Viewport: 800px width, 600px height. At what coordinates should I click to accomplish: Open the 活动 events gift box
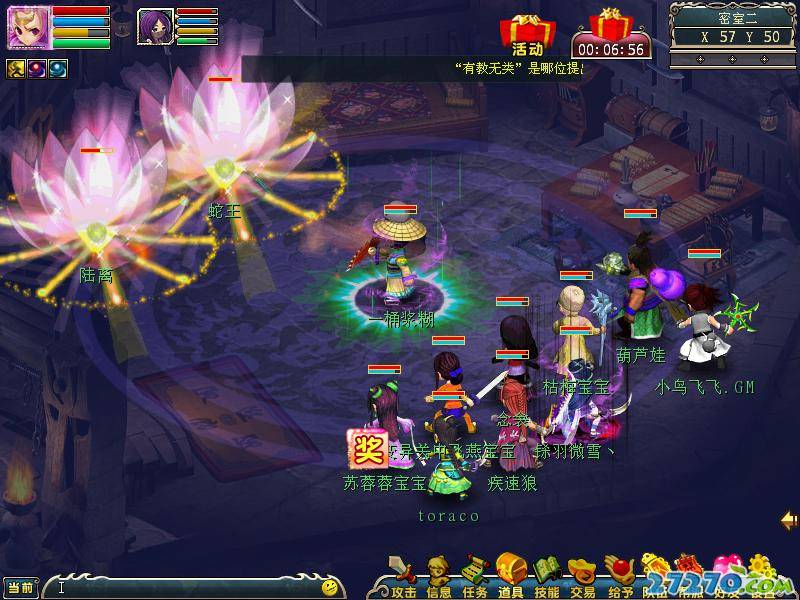(527, 33)
